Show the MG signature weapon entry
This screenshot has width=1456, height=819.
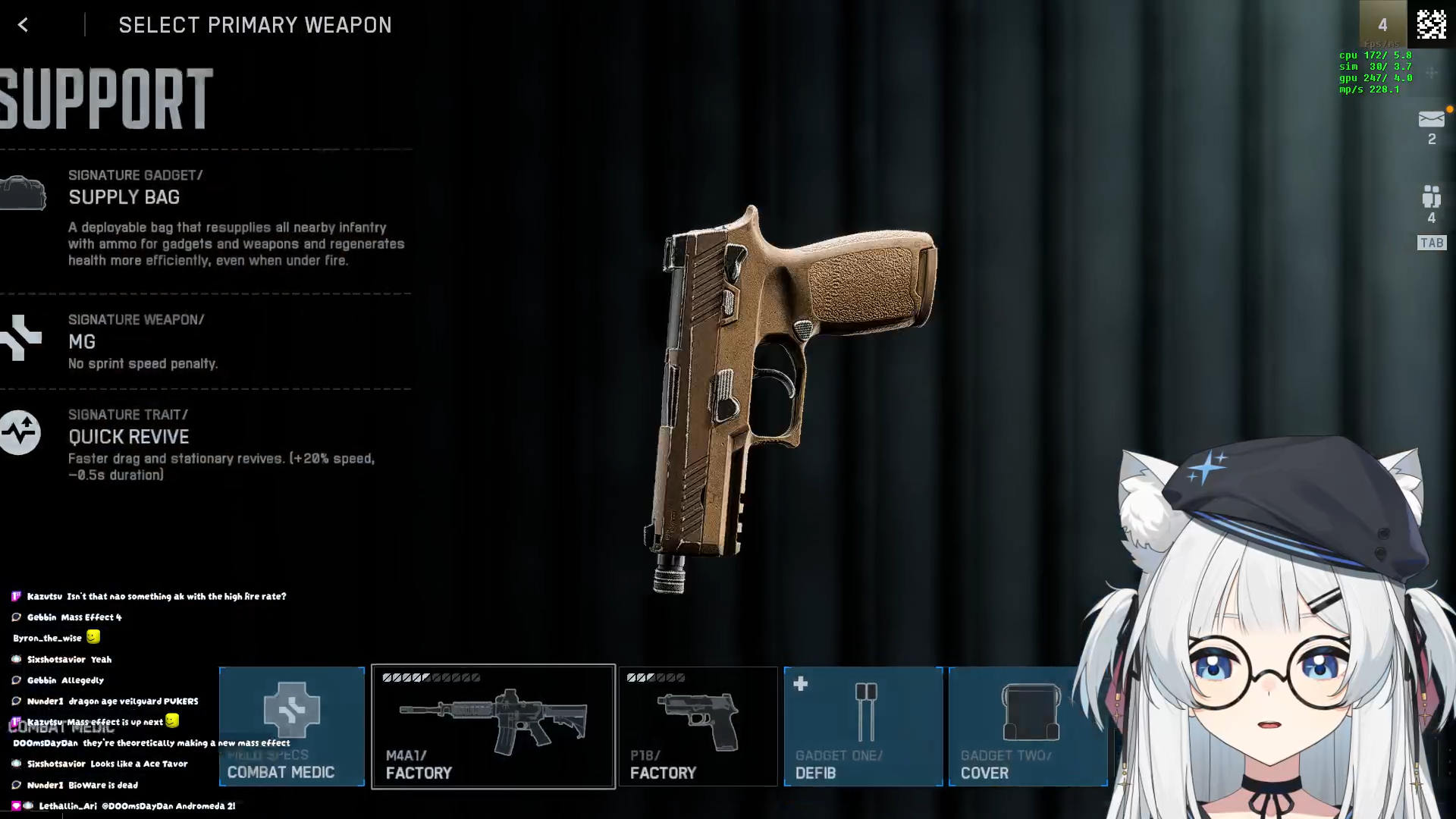click(x=82, y=342)
